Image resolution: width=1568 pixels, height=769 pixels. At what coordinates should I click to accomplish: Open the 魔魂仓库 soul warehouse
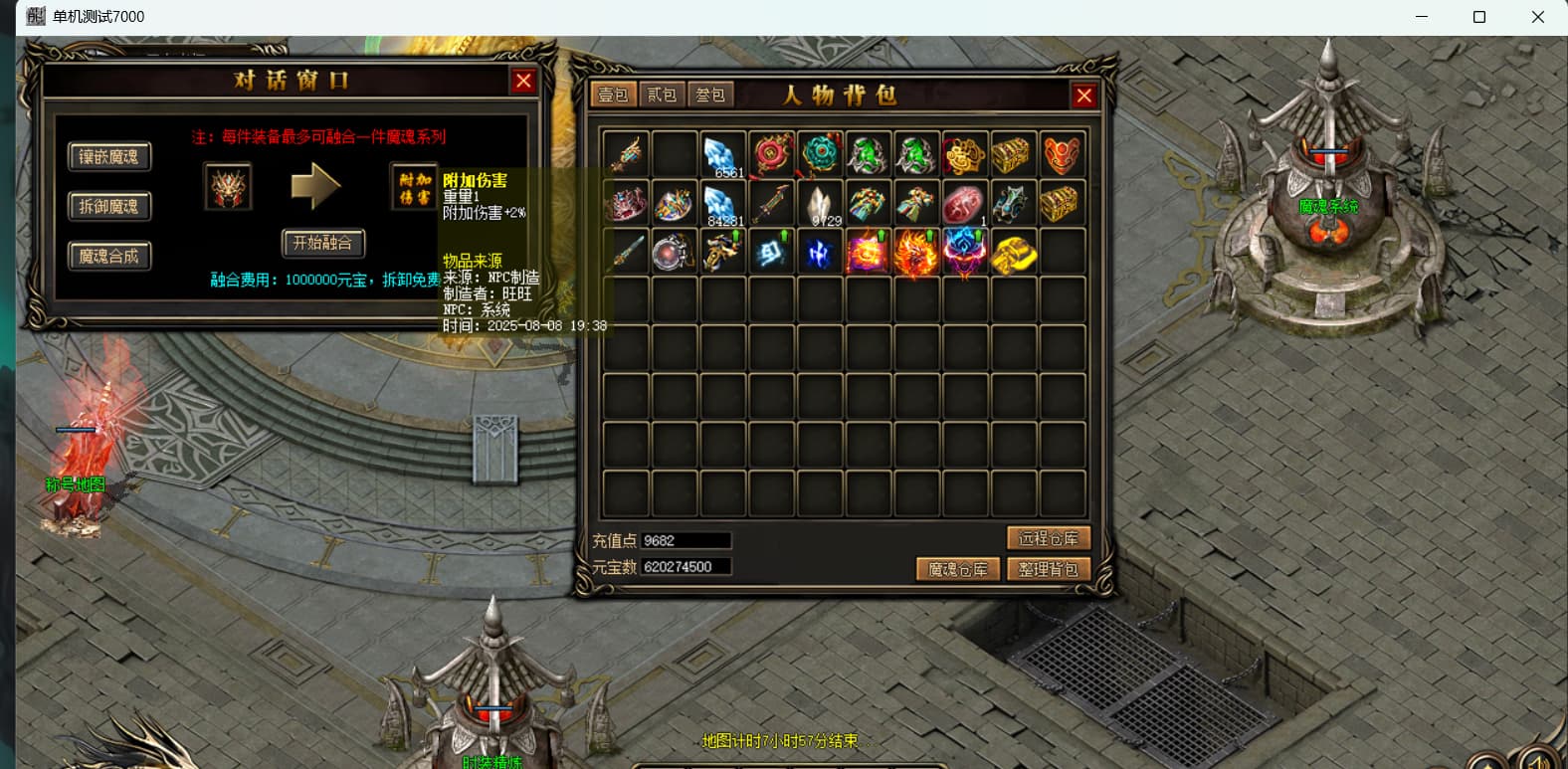pos(957,569)
